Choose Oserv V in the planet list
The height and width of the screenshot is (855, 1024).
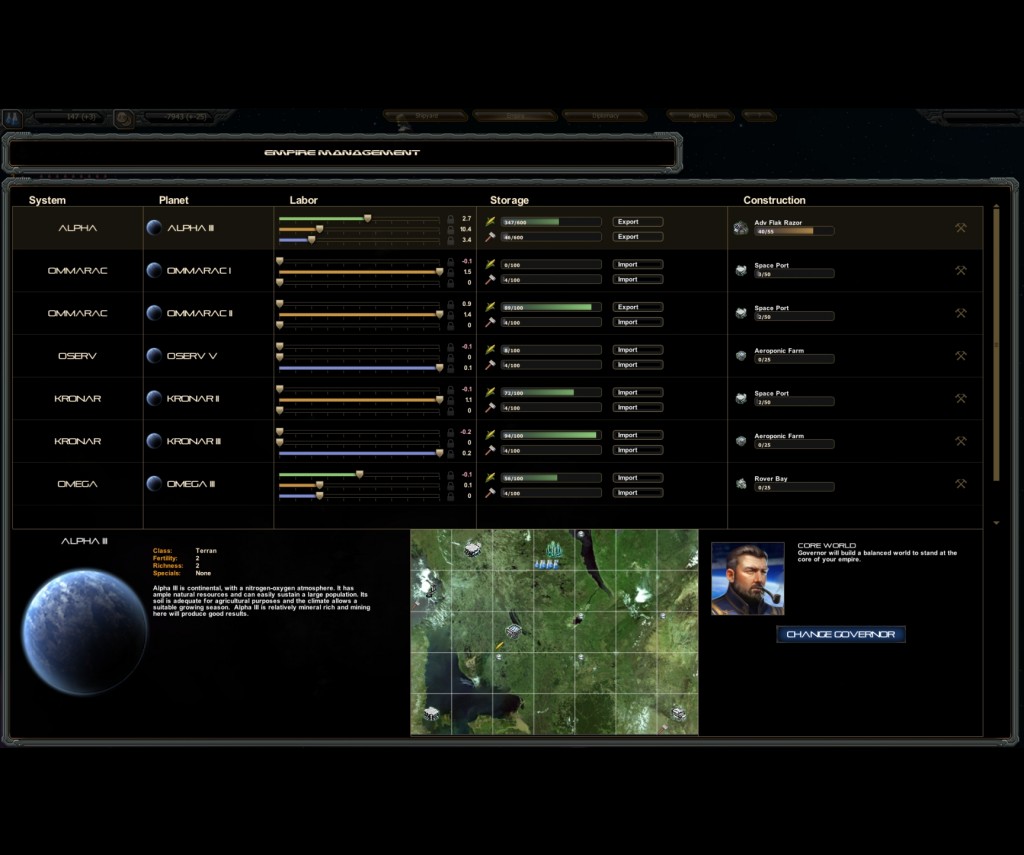pyautogui.click(x=191, y=356)
